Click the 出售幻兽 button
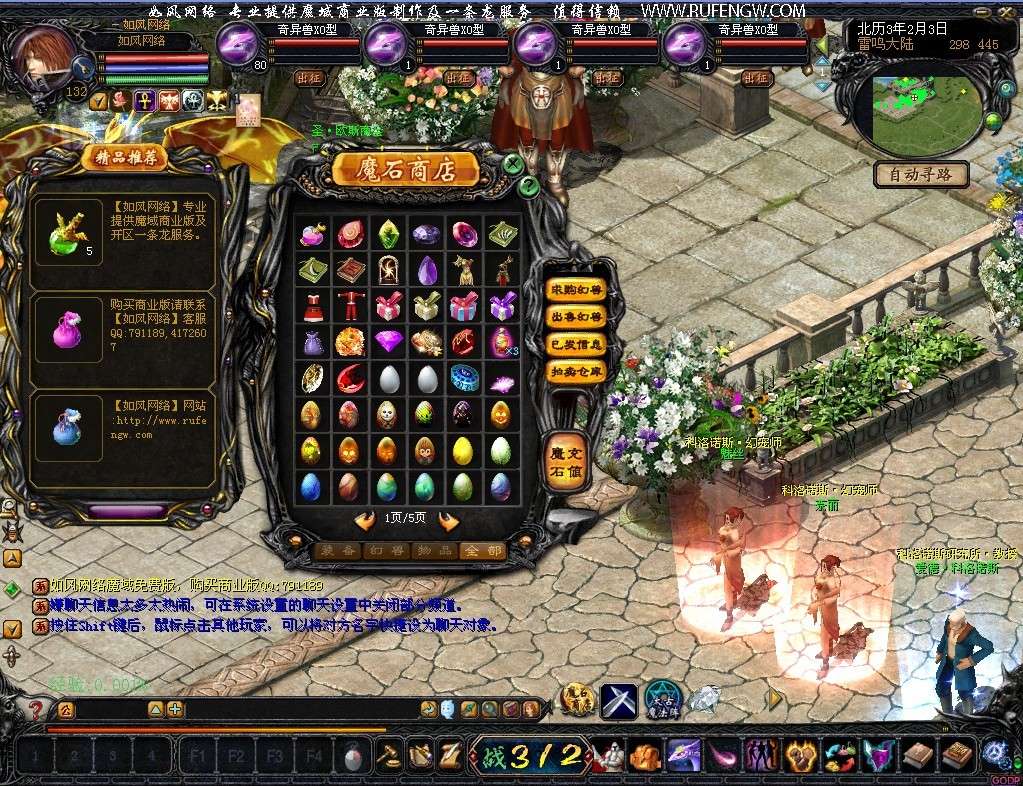 tap(577, 317)
